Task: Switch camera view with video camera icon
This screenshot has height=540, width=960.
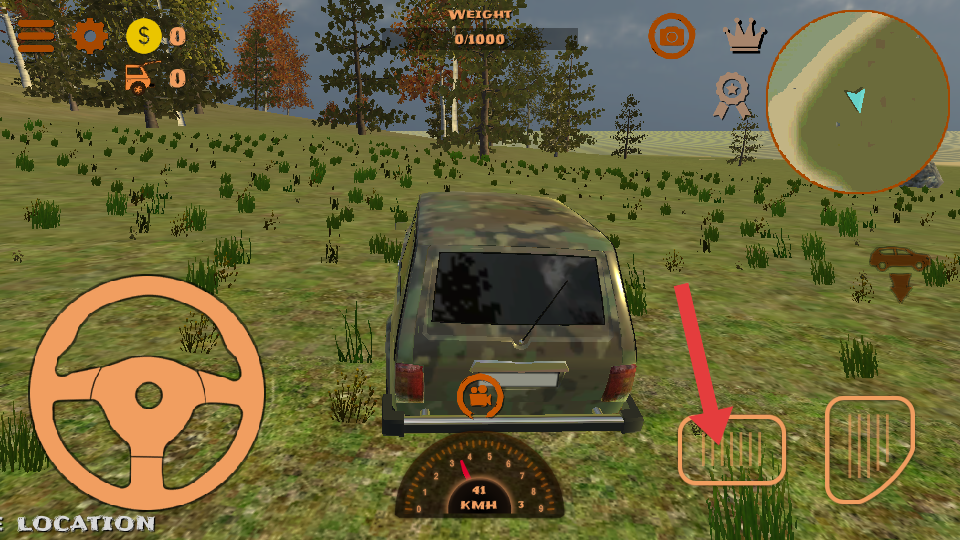Action: tap(481, 396)
